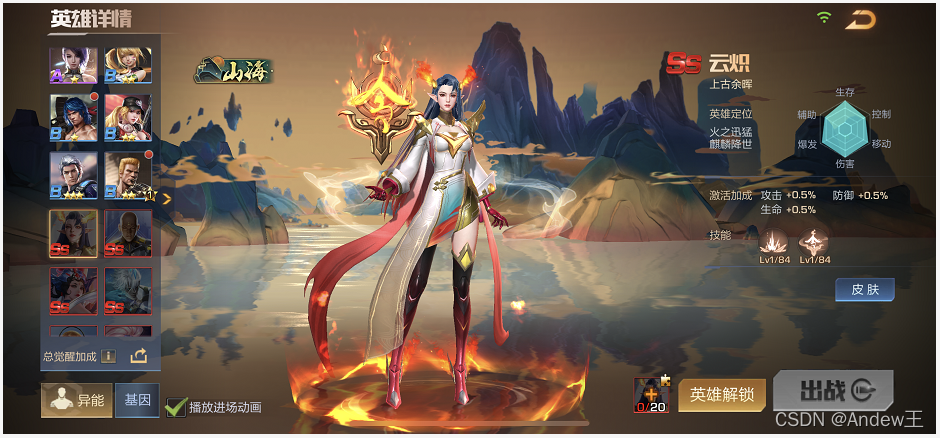Select the silver-haired B-rank hero portrait
940x438 pixels.
[x=74, y=176]
